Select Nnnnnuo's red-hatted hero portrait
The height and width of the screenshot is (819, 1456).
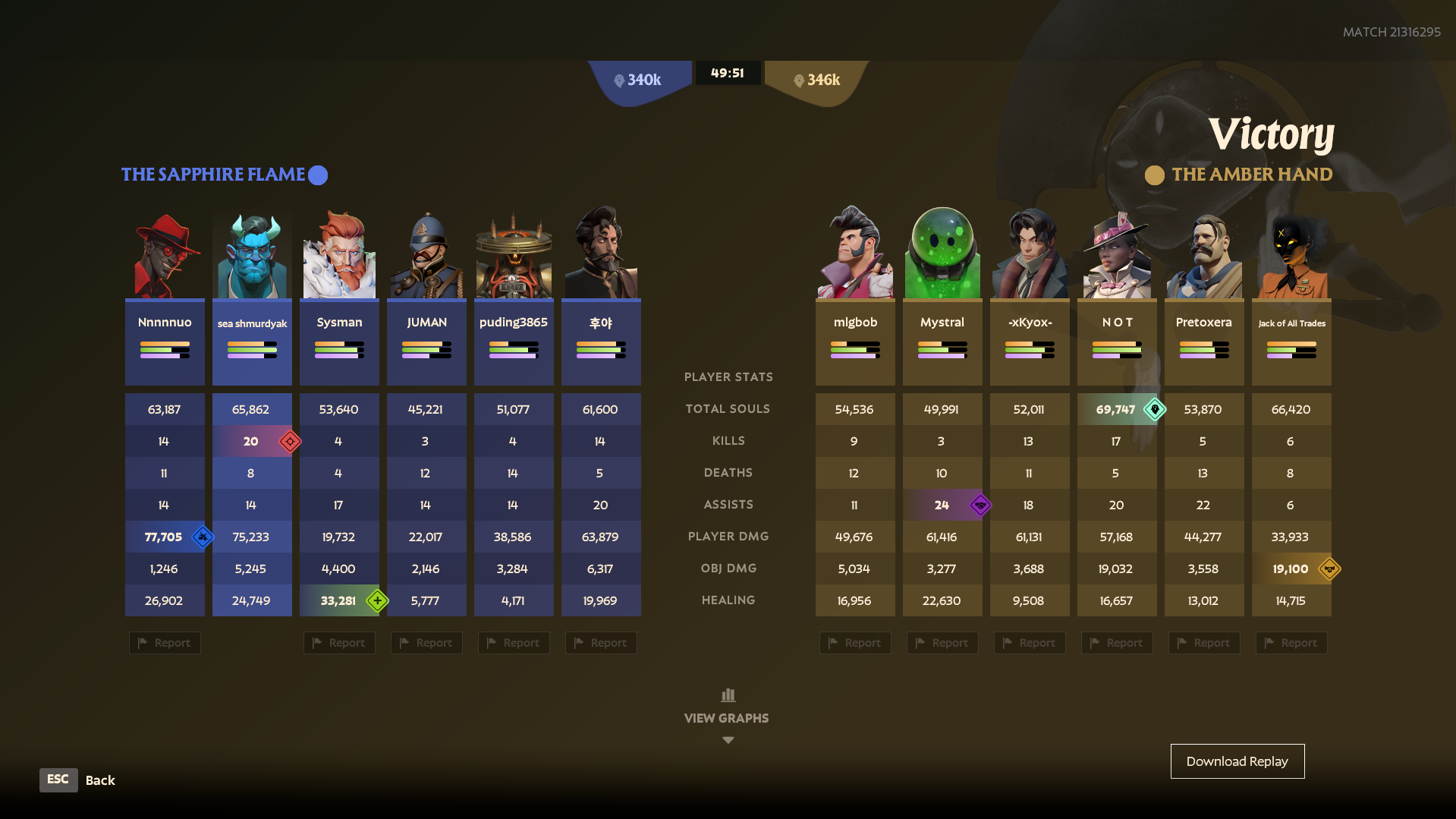coord(165,255)
